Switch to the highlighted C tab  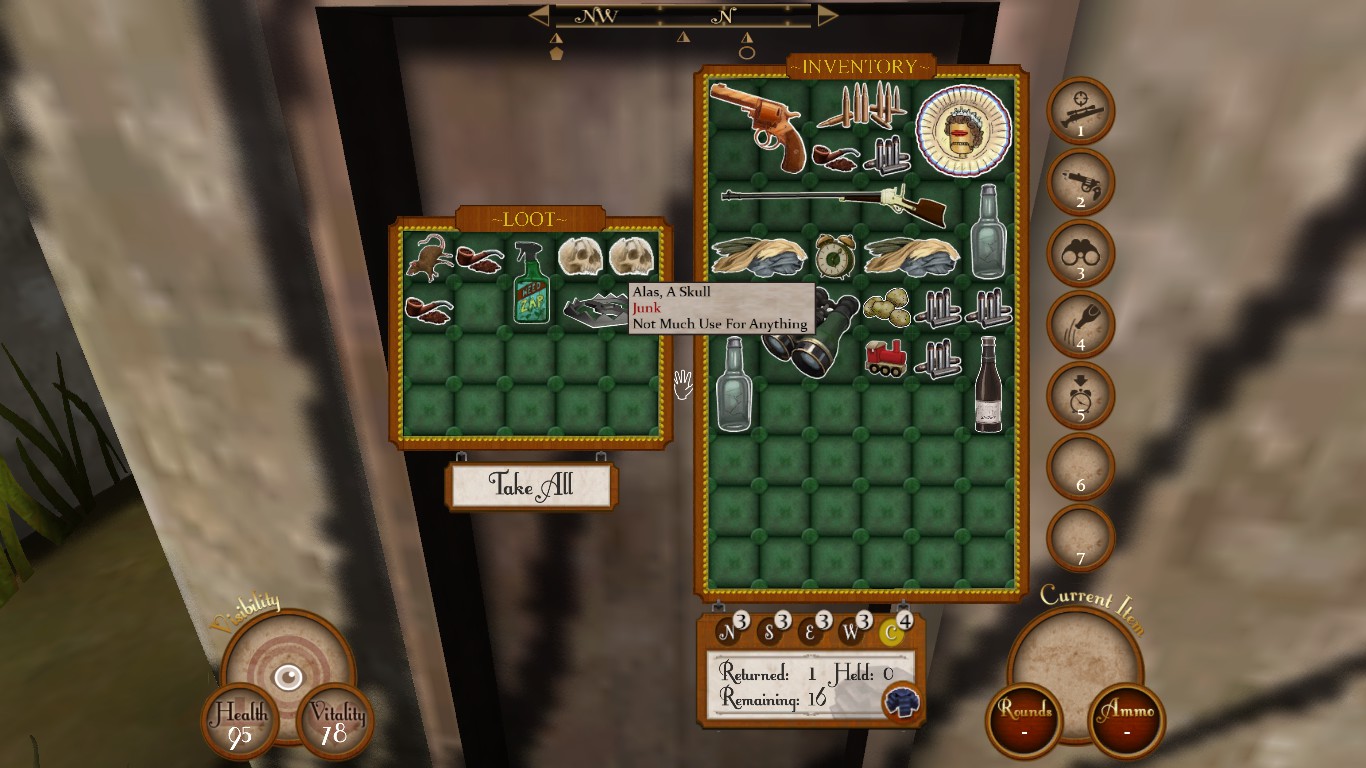(890, 632)
